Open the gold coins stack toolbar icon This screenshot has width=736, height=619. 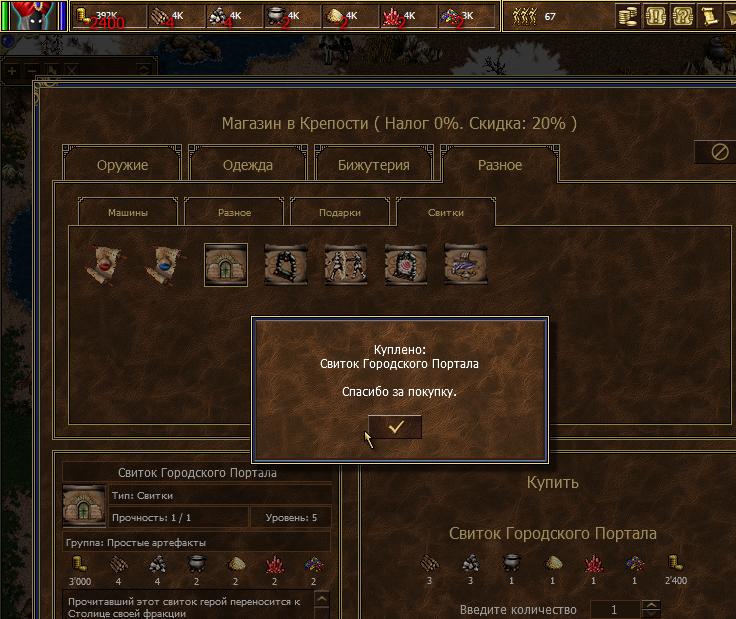(628, 16)
